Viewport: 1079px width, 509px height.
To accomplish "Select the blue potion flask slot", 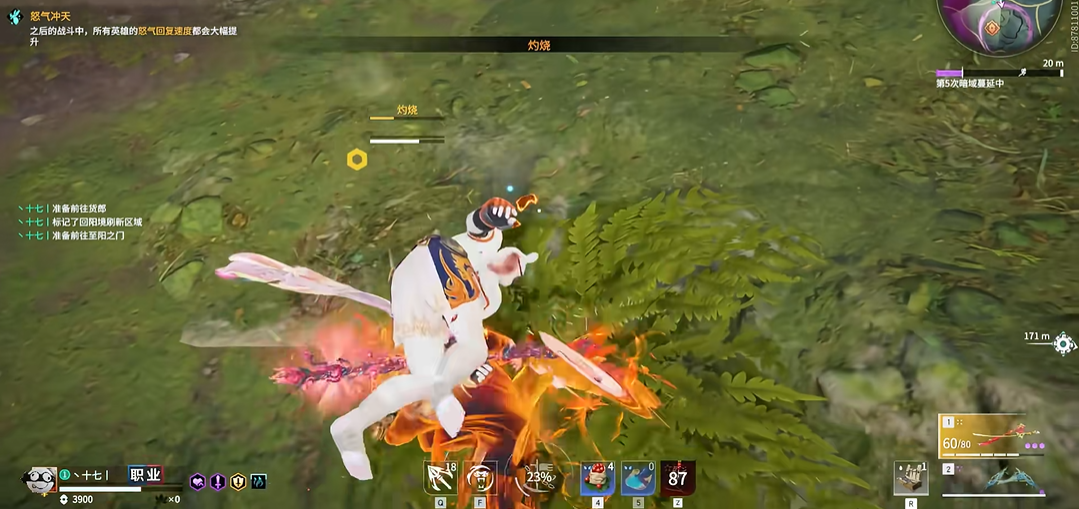I will pyautogui.click(x=638, y=478).
